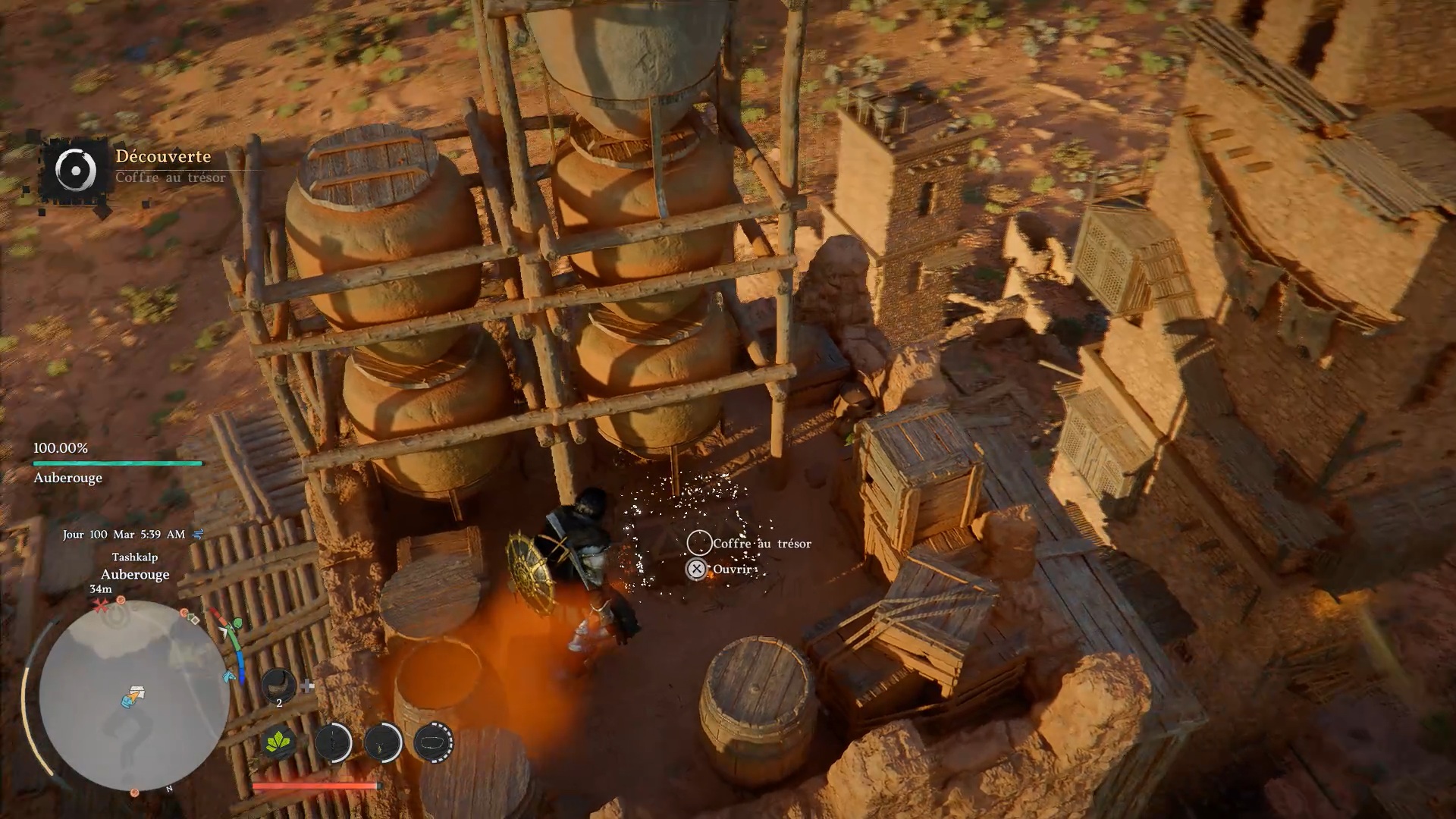This screenshot has height=819, width=1456.
Task: Click the blue horse marker beside minimap
Action: pyautogui.click(x=228, y=676)
